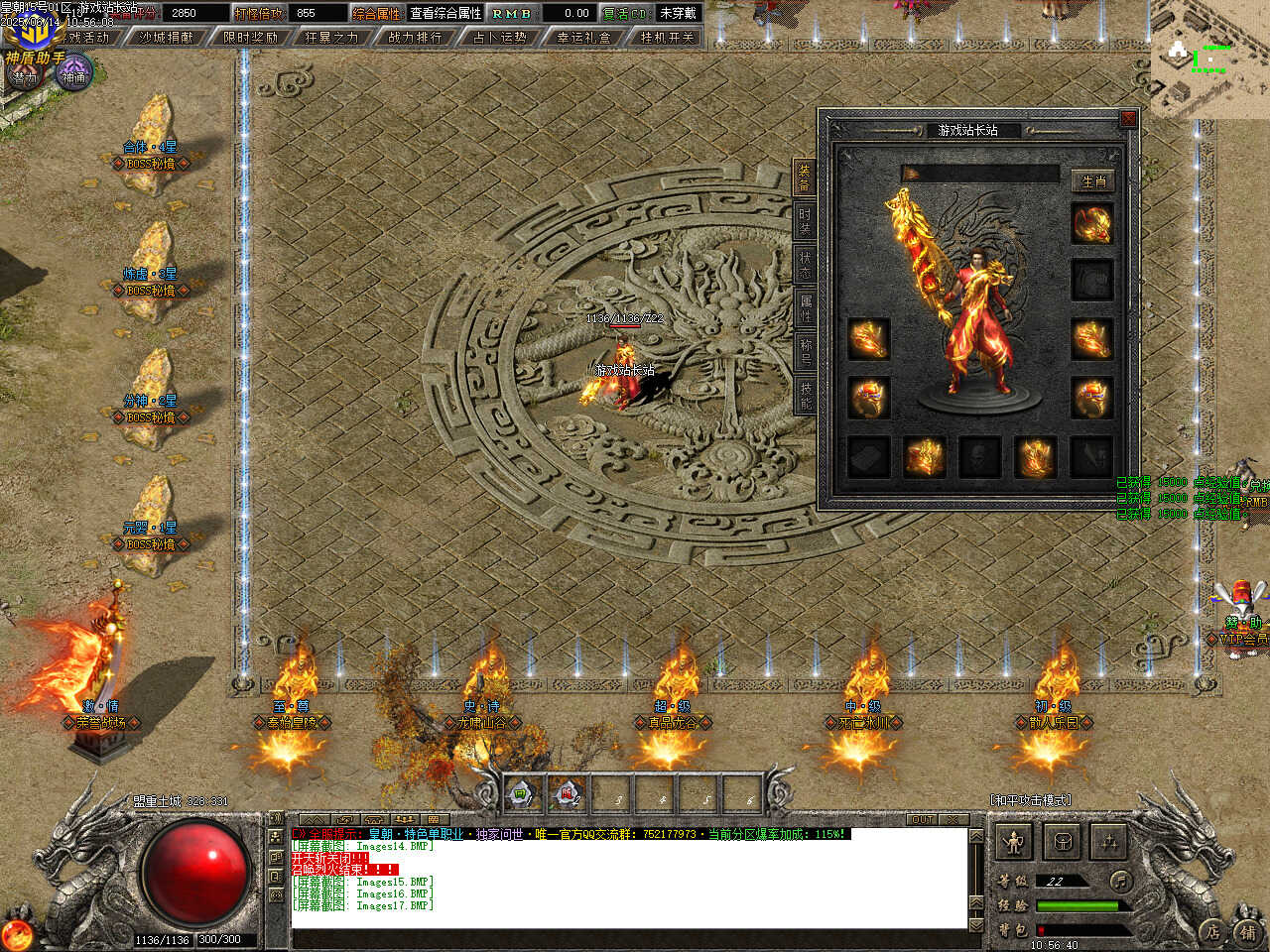Open the 占卜运势 fortune telling menu
The image size is (1270, 952).
pyautogui.click(x=499, y=38)
